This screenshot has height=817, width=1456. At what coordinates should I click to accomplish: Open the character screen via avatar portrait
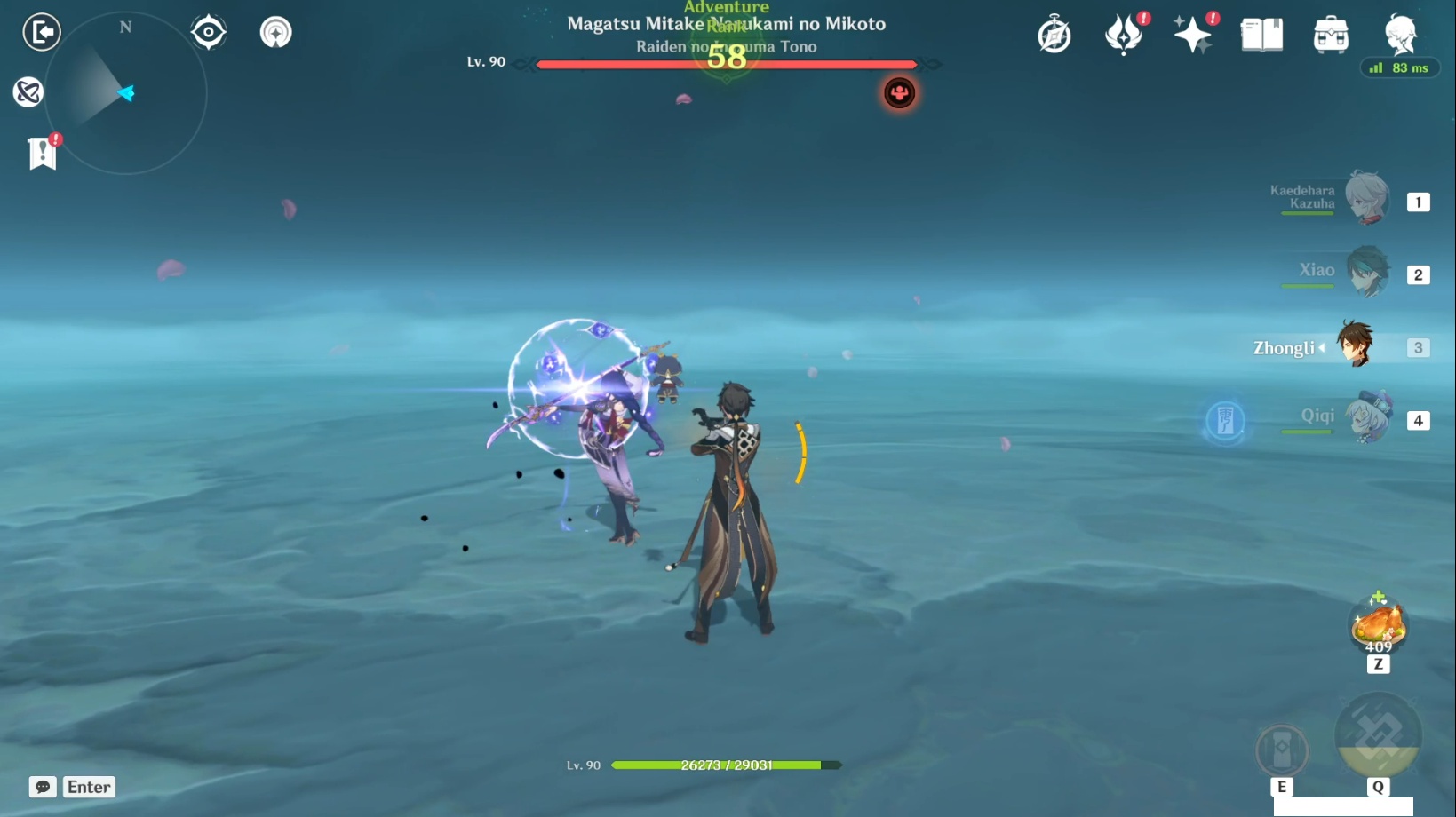1400,34
